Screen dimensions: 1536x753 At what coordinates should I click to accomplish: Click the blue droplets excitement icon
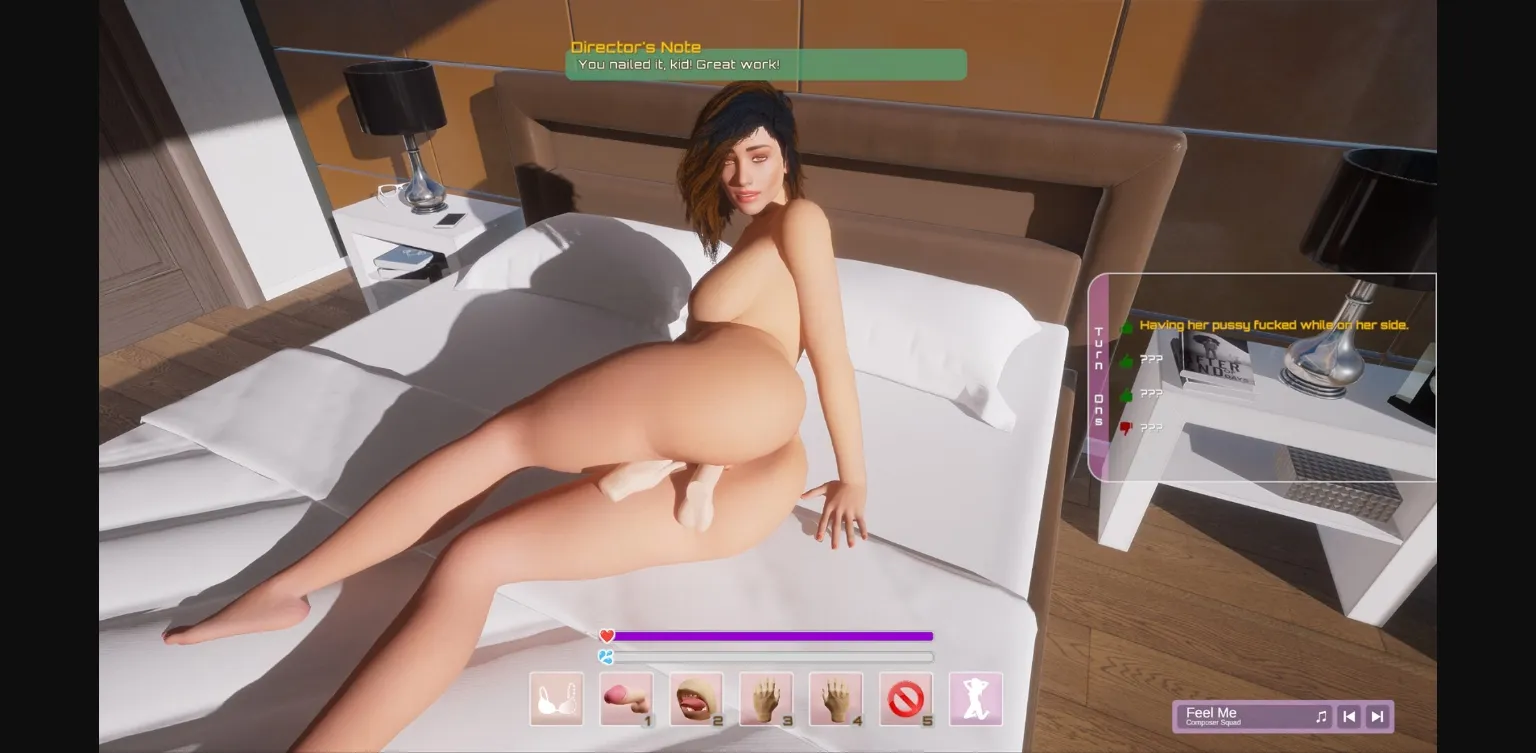[x=604, y=657]
